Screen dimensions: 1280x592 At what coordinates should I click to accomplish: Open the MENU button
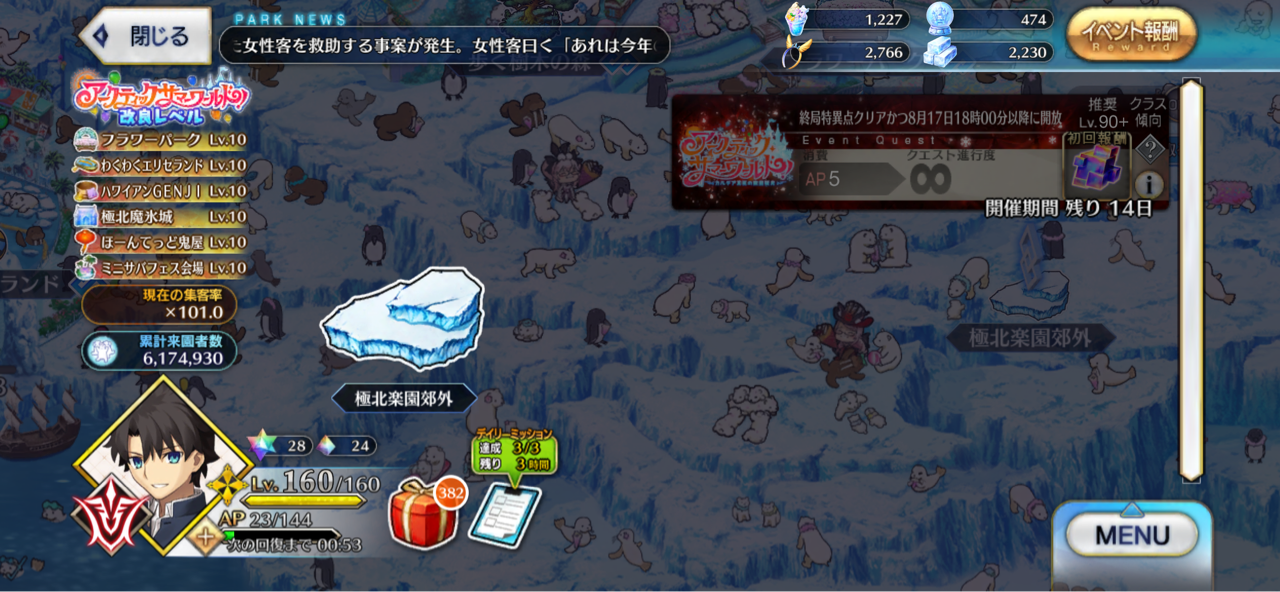click(1131, 535)
